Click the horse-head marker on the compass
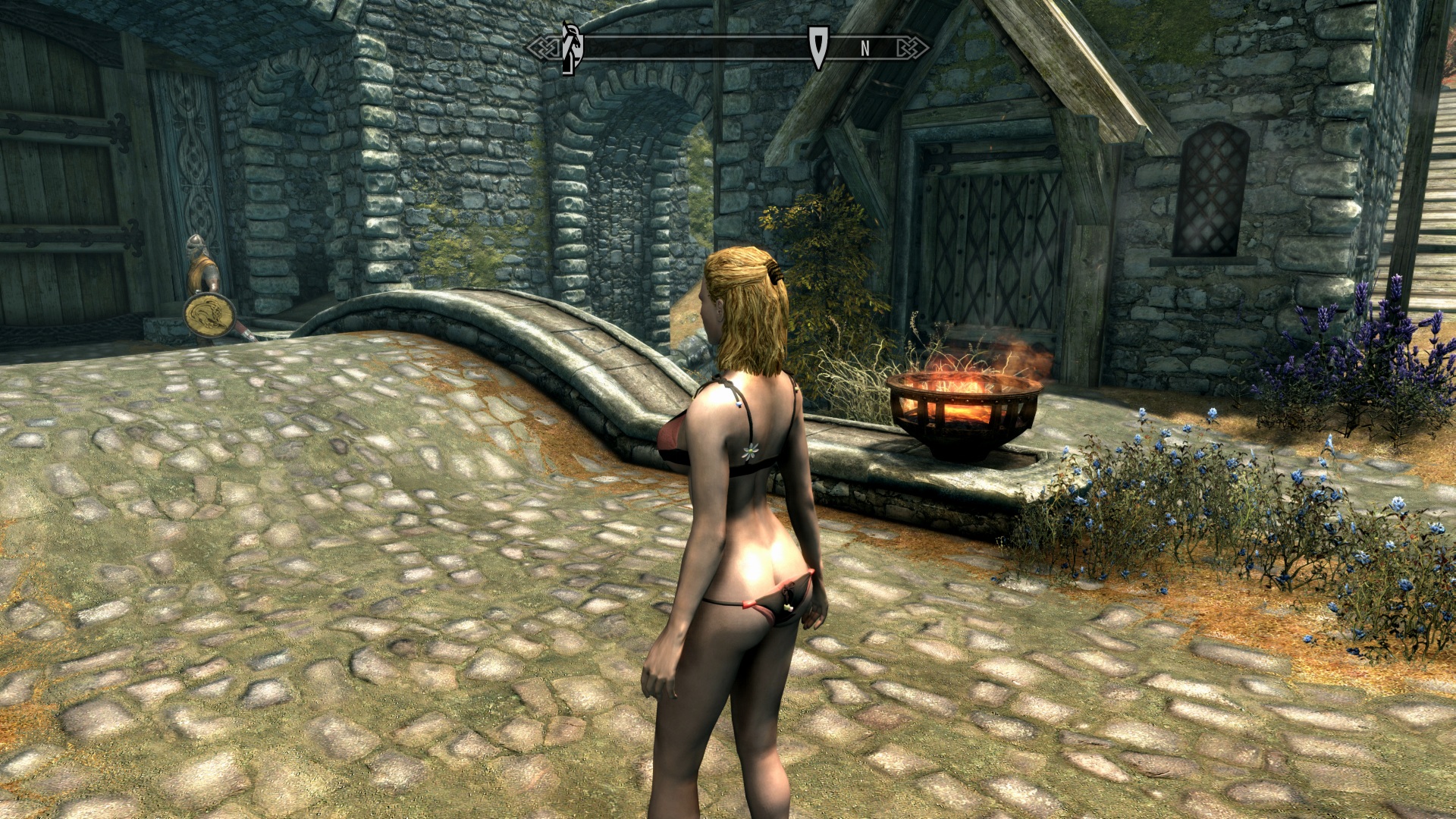 573,48
